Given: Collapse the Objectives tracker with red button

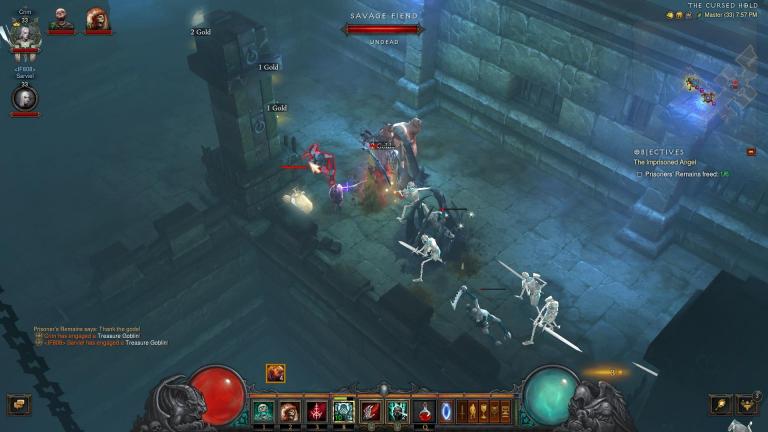Looking at the screenshot, I should (x=751, y=152).
